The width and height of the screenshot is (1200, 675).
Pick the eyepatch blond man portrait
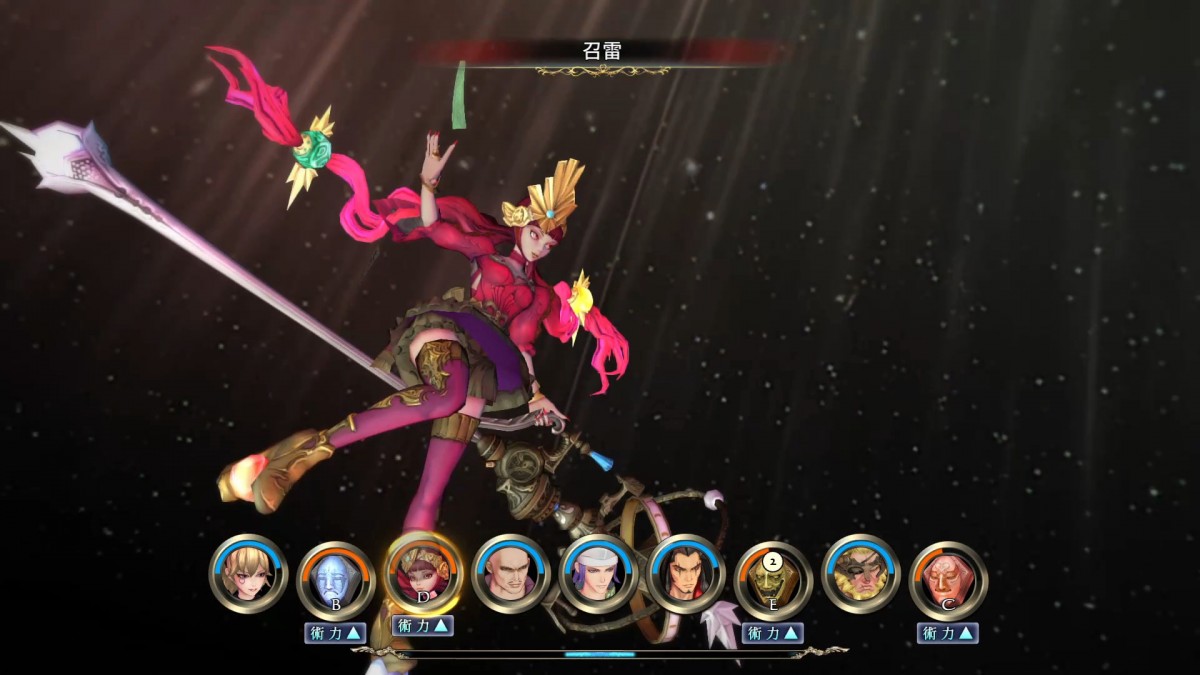[x=860, y=574]
